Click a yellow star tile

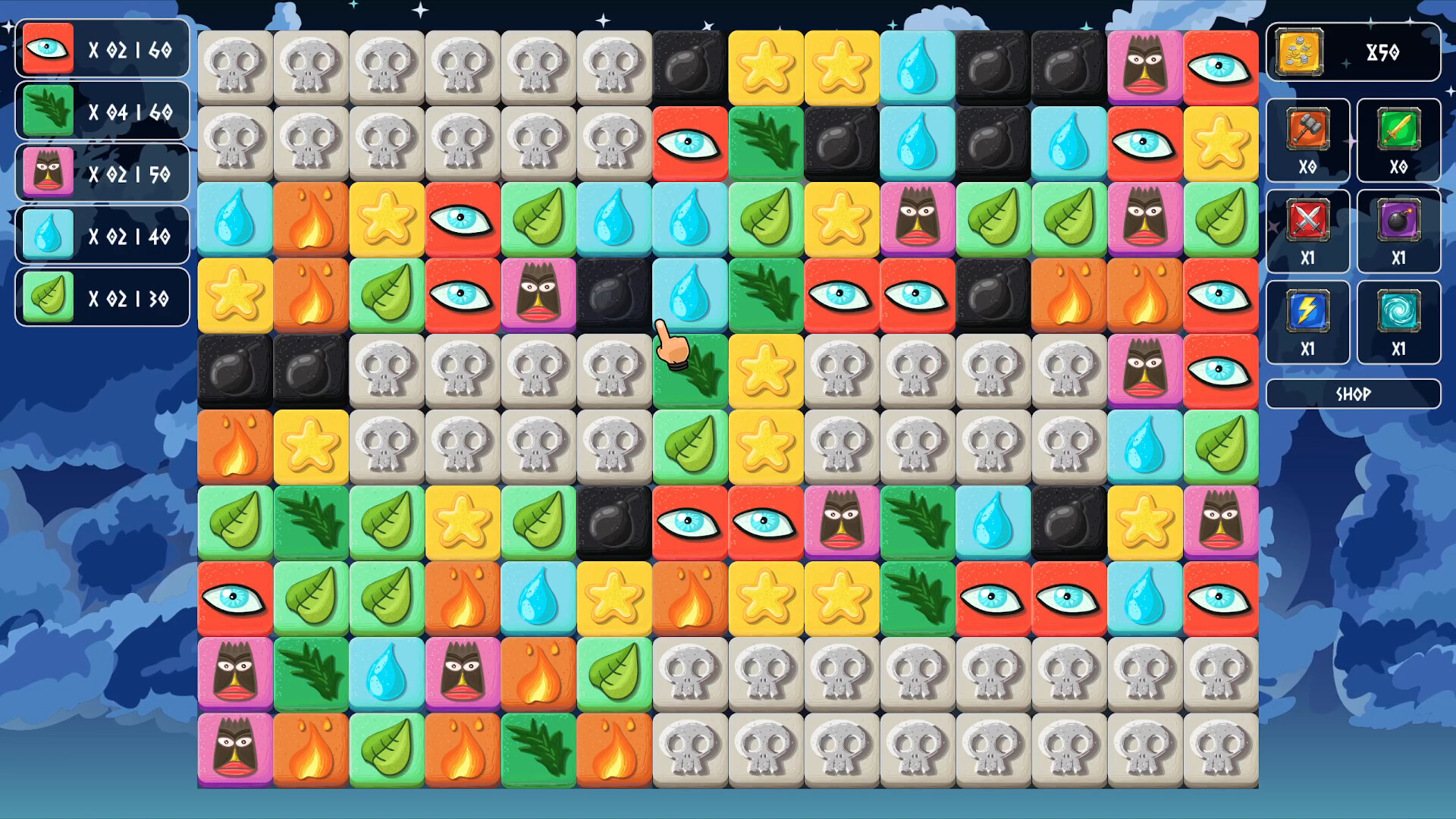(765, 66)
